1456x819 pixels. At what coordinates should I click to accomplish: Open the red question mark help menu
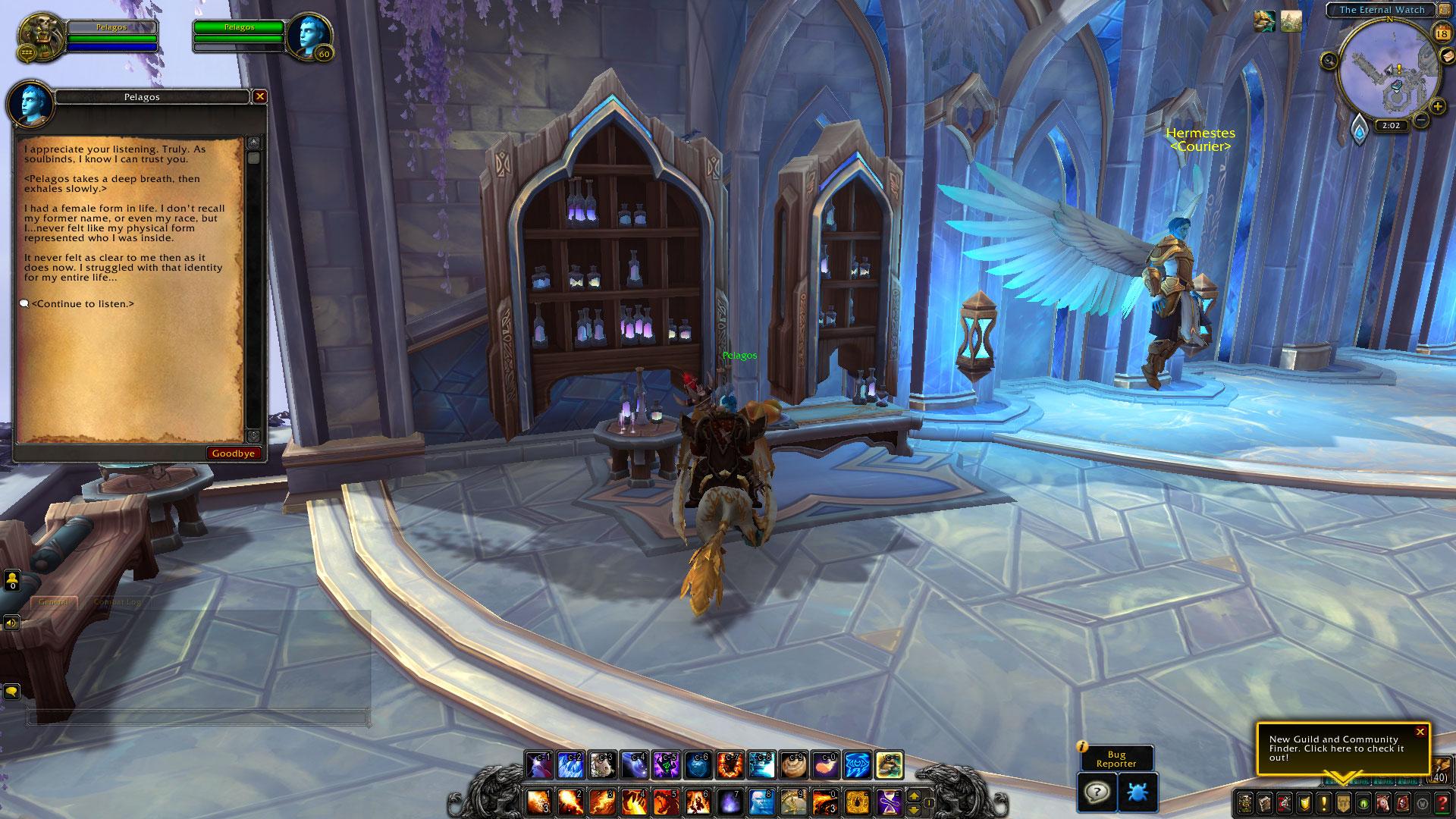tap(1442, 802)
